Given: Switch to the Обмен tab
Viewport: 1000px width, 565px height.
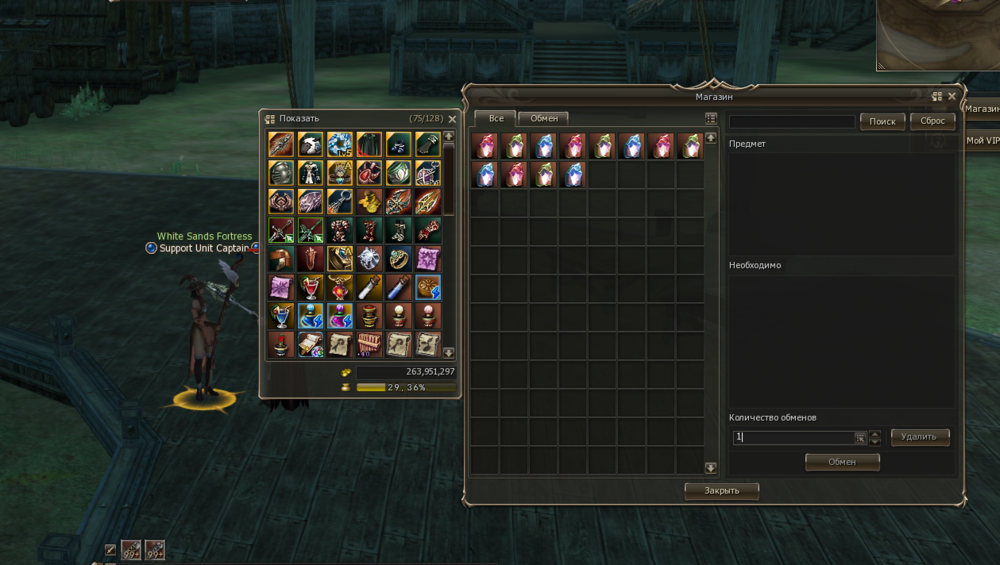Looking at the screenshot, I should (x=544, y=118).
